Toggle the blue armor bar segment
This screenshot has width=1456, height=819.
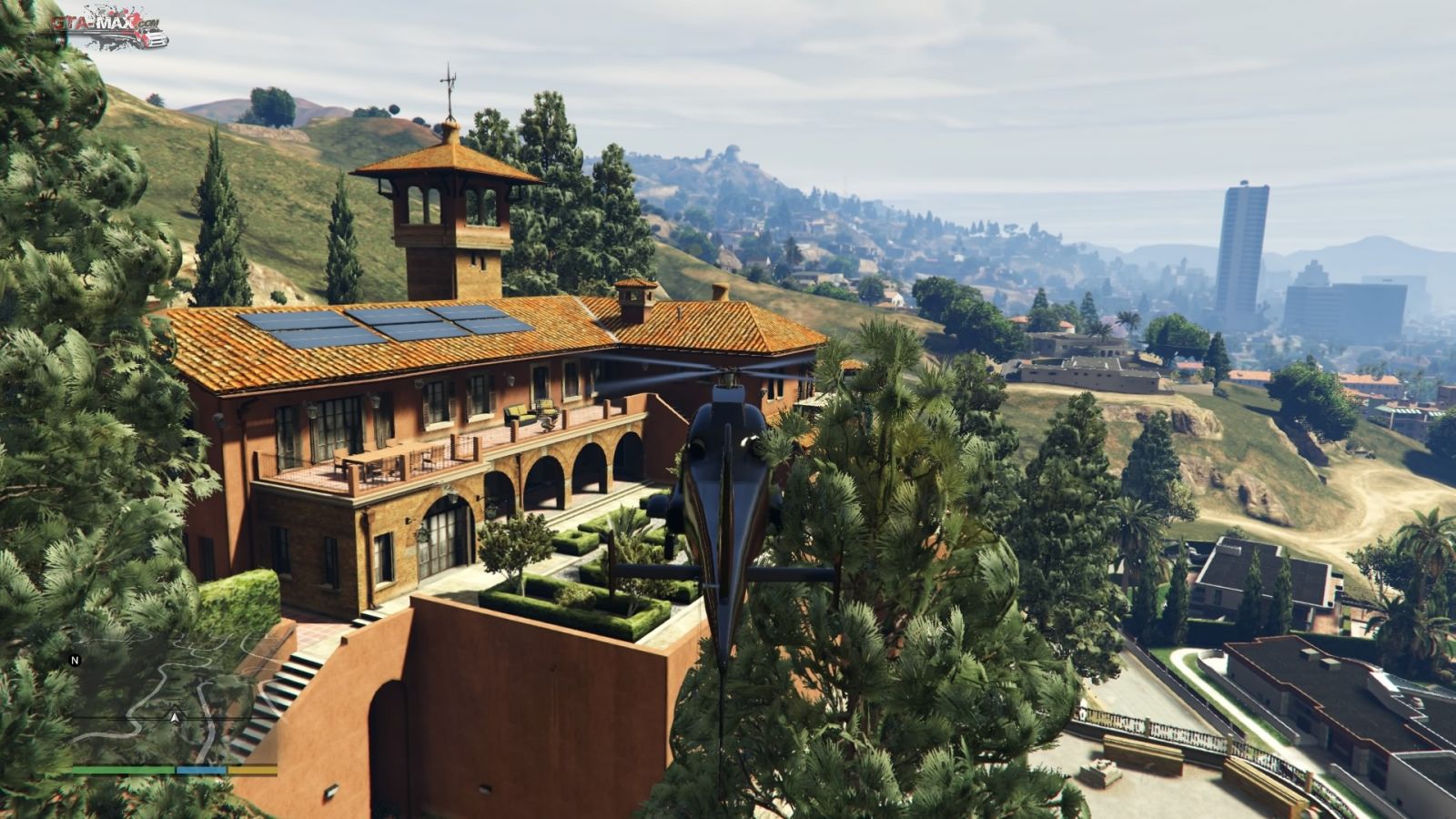[201, 769]
